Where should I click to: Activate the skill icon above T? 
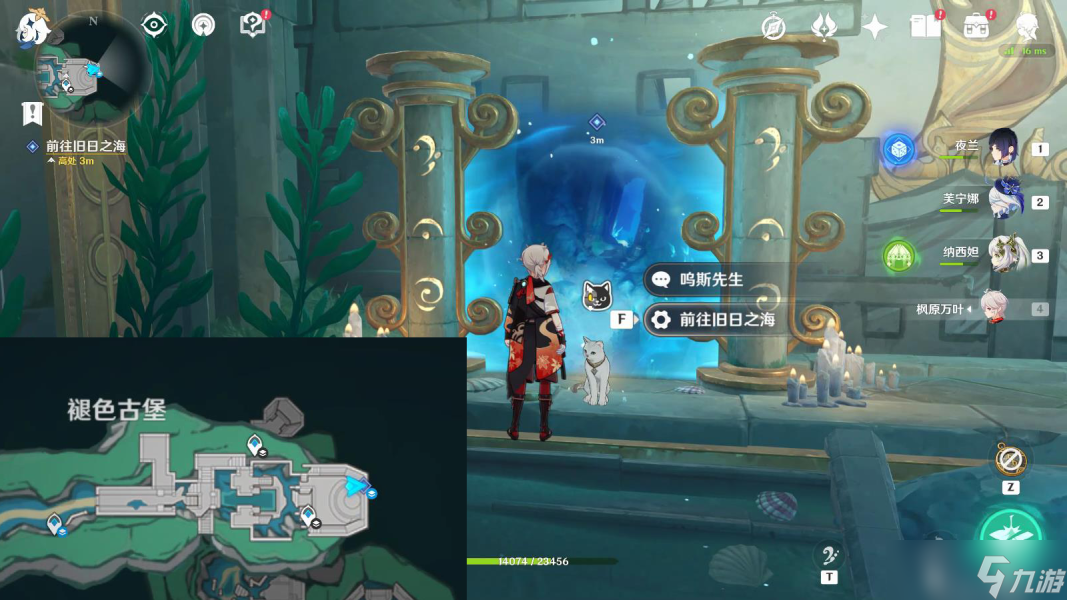(x=828, y=555)
